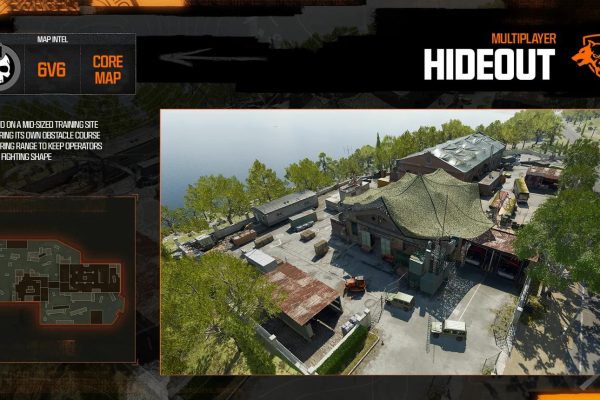Choose the 6V6 mode tile
This screenshot has height=400, width=600.
coord(52,68)
